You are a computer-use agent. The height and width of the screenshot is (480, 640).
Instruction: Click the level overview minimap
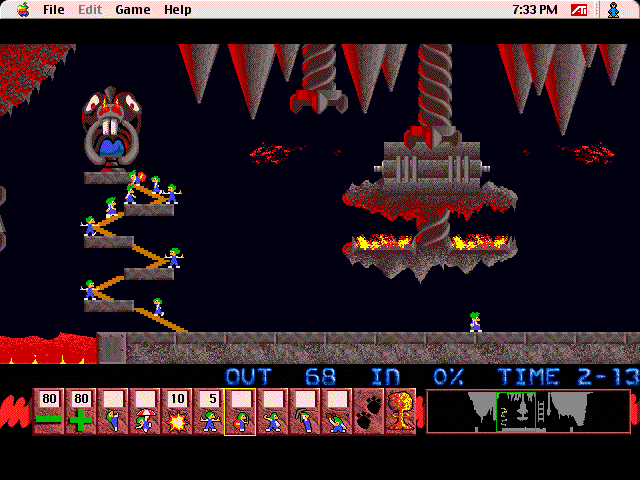[x=528, y=411]
